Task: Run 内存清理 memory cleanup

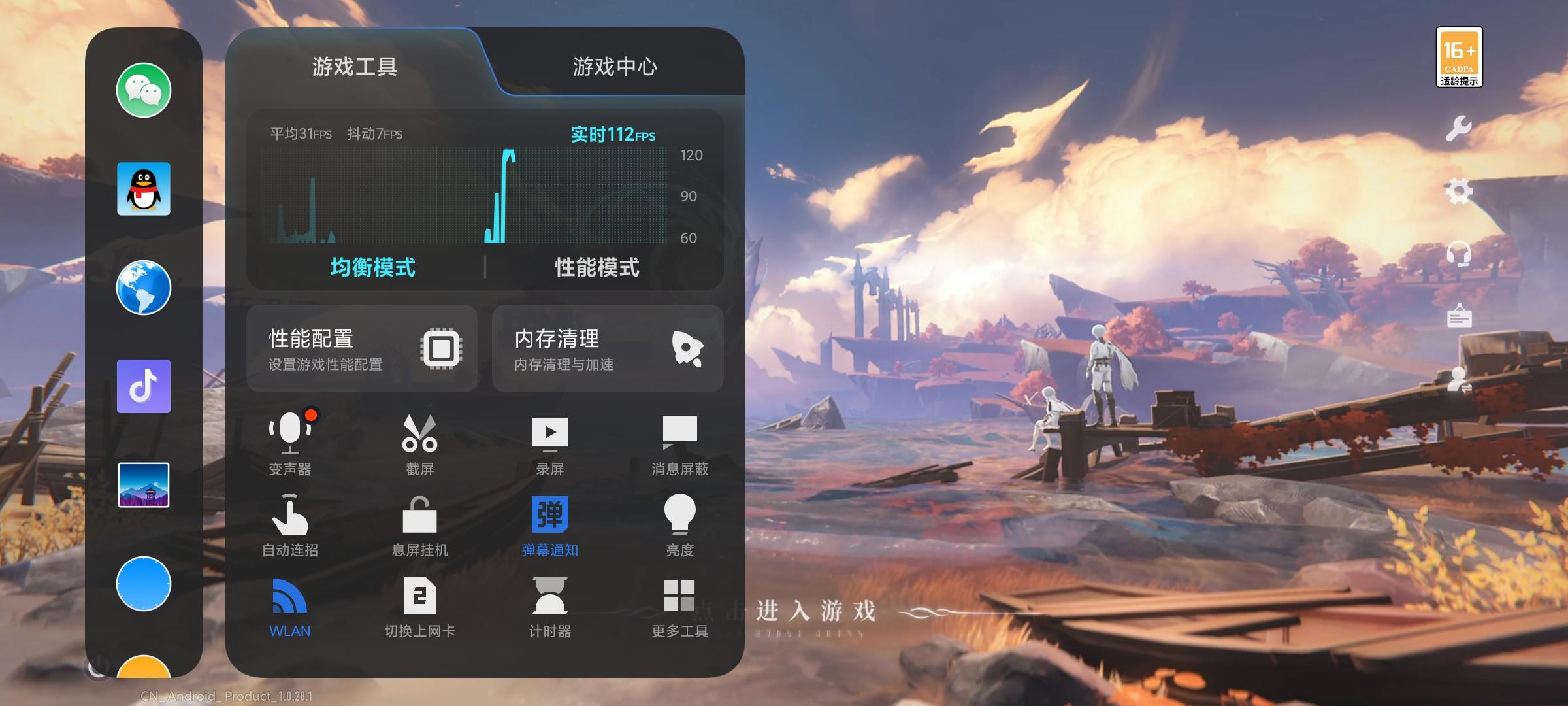Action: [x=607, y=348]
